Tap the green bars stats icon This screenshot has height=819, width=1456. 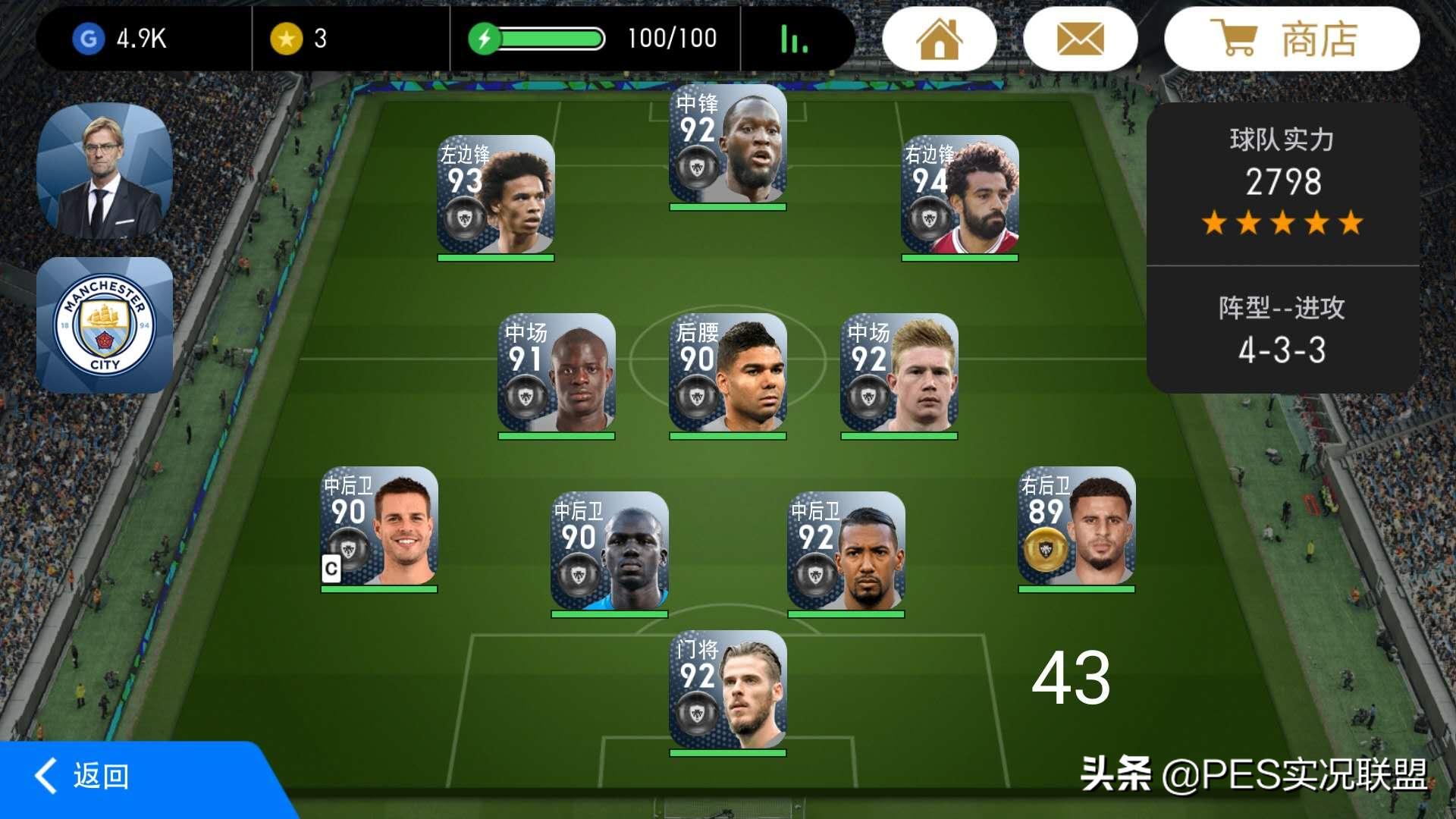[x=793, y=39]
